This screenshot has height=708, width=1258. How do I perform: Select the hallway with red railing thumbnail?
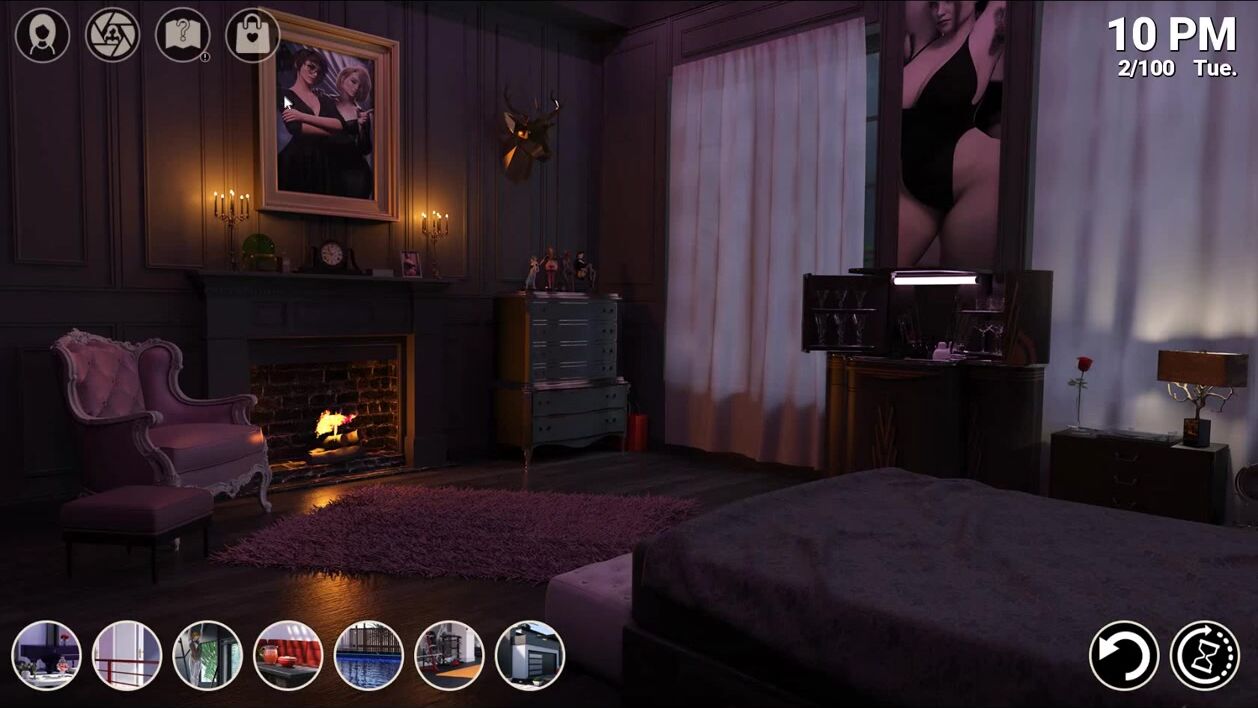click(x=127, y=656)
